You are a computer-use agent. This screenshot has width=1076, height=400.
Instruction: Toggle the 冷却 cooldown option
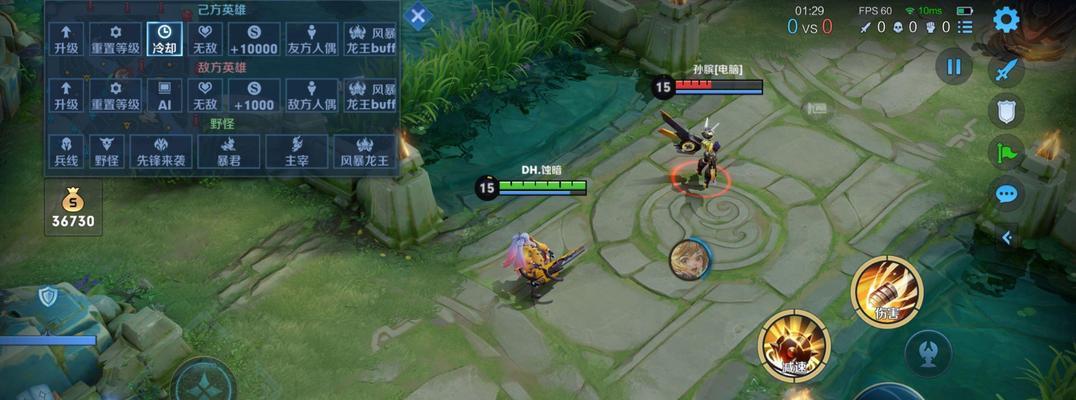163,39
